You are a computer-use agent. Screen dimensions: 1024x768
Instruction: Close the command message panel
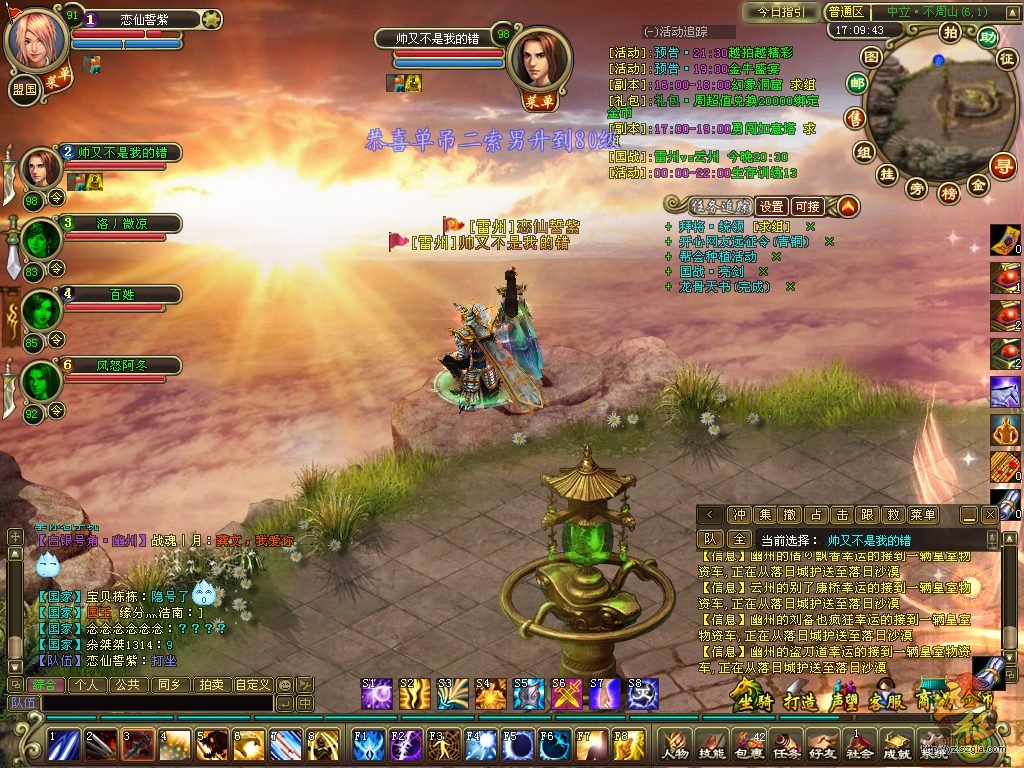click(x=990, y=514)
